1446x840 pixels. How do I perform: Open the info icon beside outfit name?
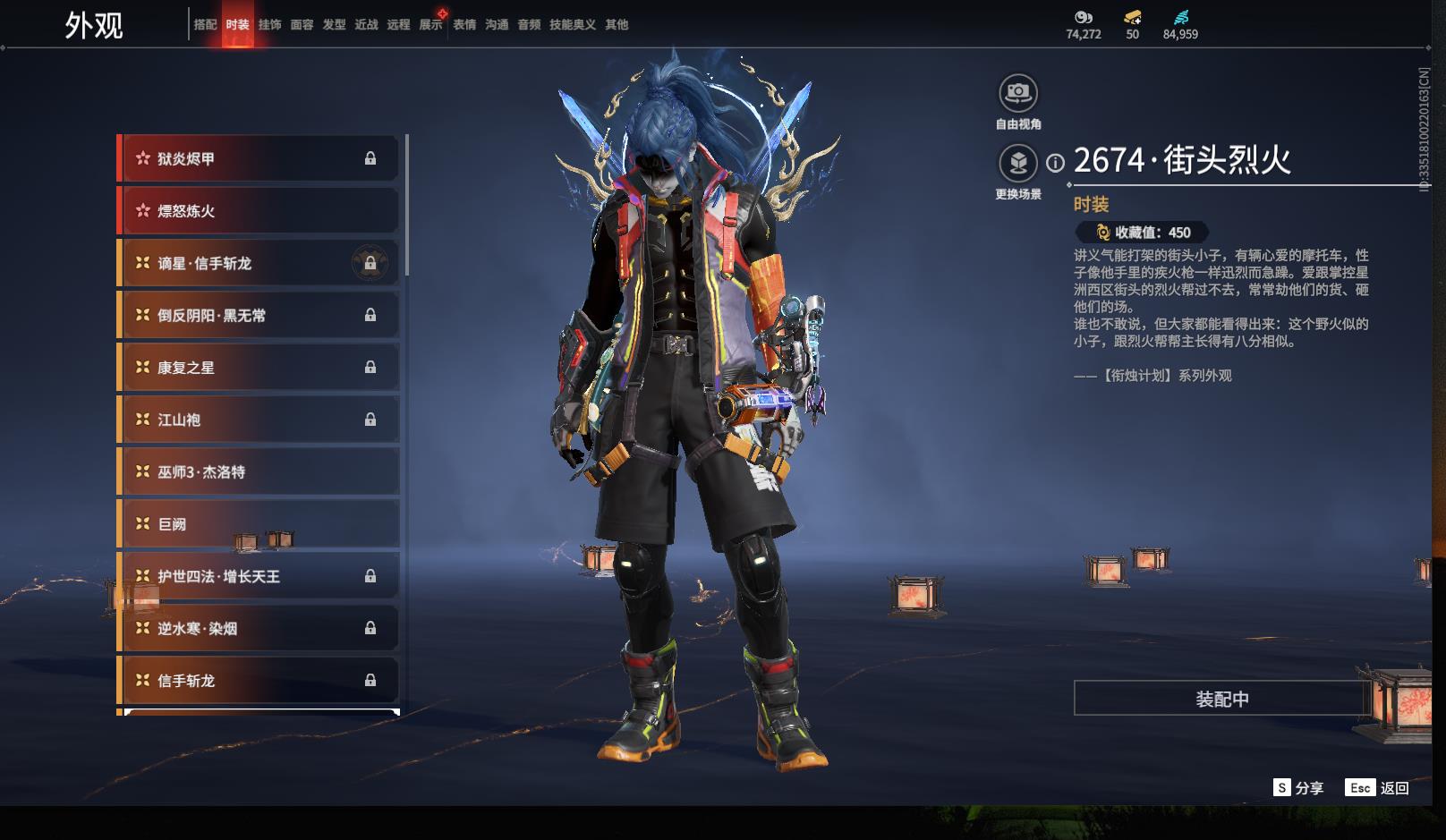(1056, 163)
